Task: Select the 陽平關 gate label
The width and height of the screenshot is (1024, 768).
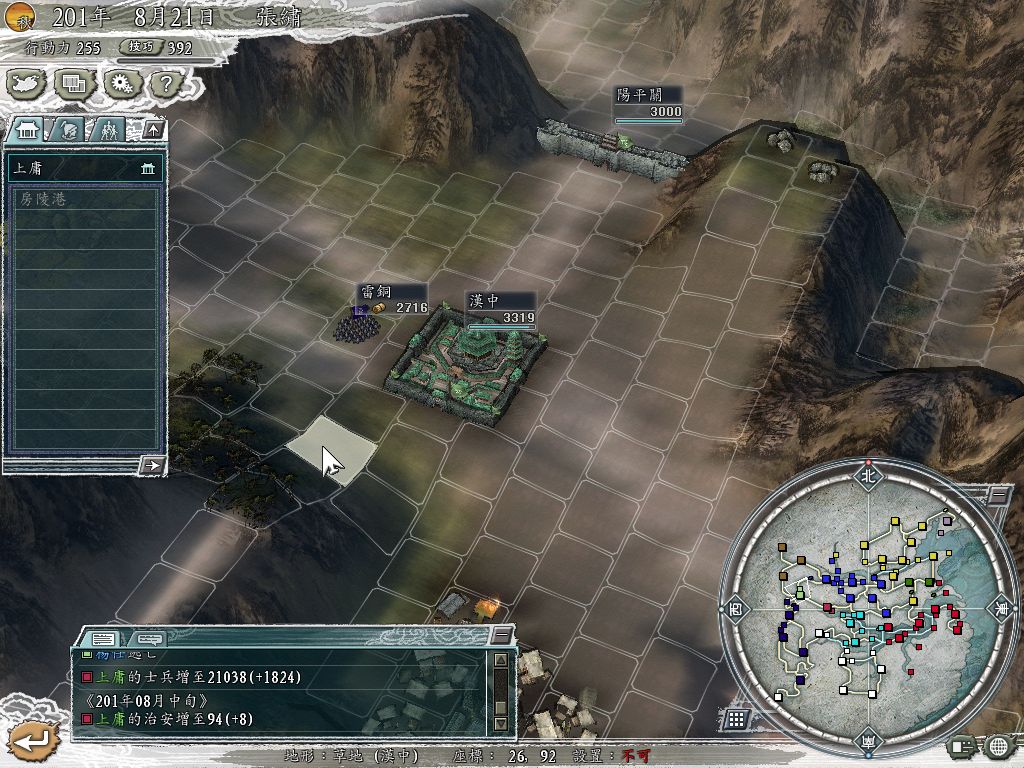Action: click(x=648, y=102)
